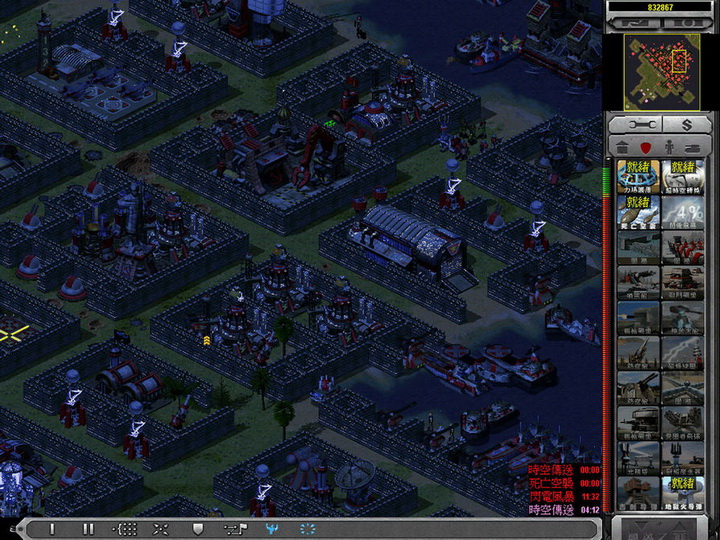Click the blue dashed ring command button
The height and width of the screenshot is (540, 720).
(x=307, y=528)
